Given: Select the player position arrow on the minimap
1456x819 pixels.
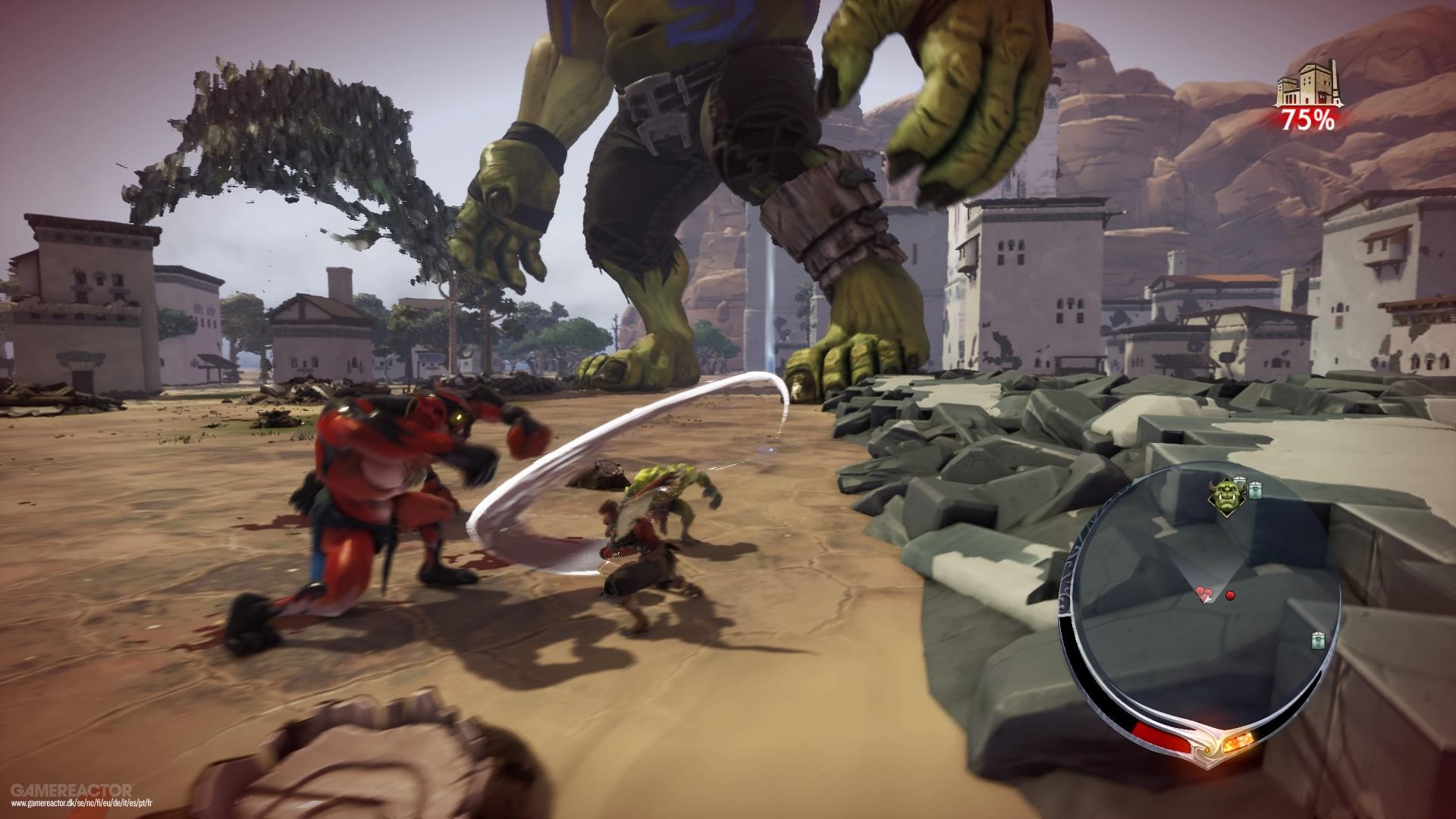Looking at the screenshot, I should [1207, 597].
